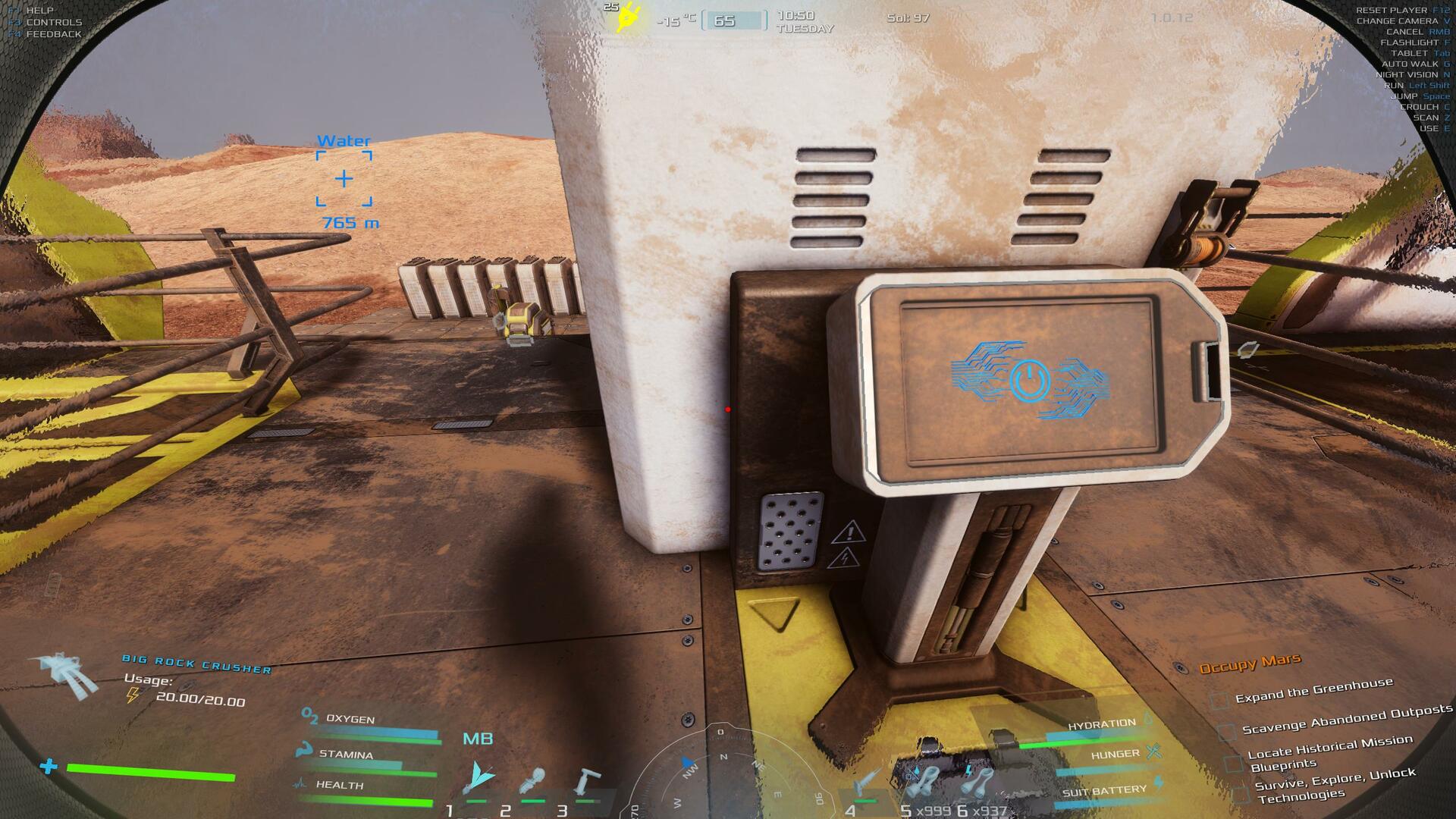Viewport: 1456px width, 819px height.
Task: Select the Scavenge Abandoned Outposts objective
Action: (x=1347, y=720)
